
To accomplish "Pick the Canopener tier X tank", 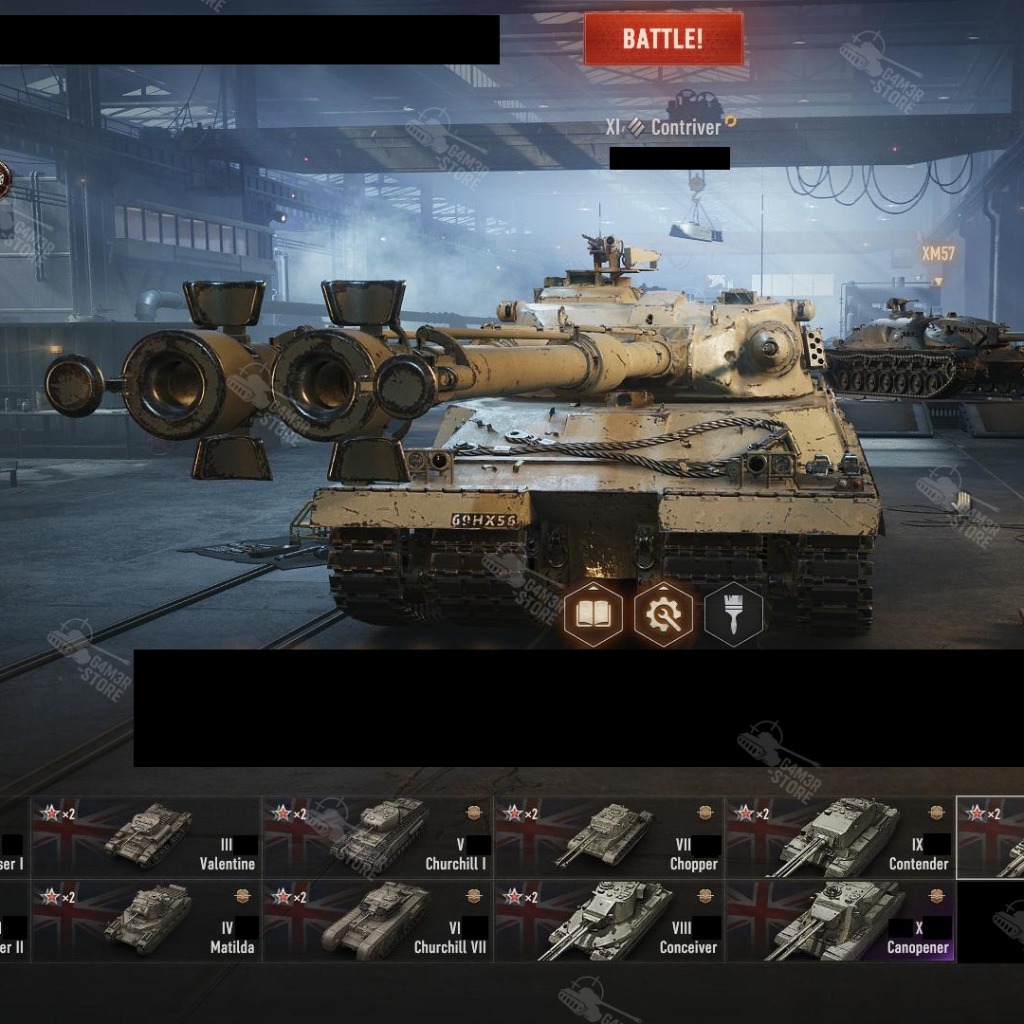I will (840, 921).
